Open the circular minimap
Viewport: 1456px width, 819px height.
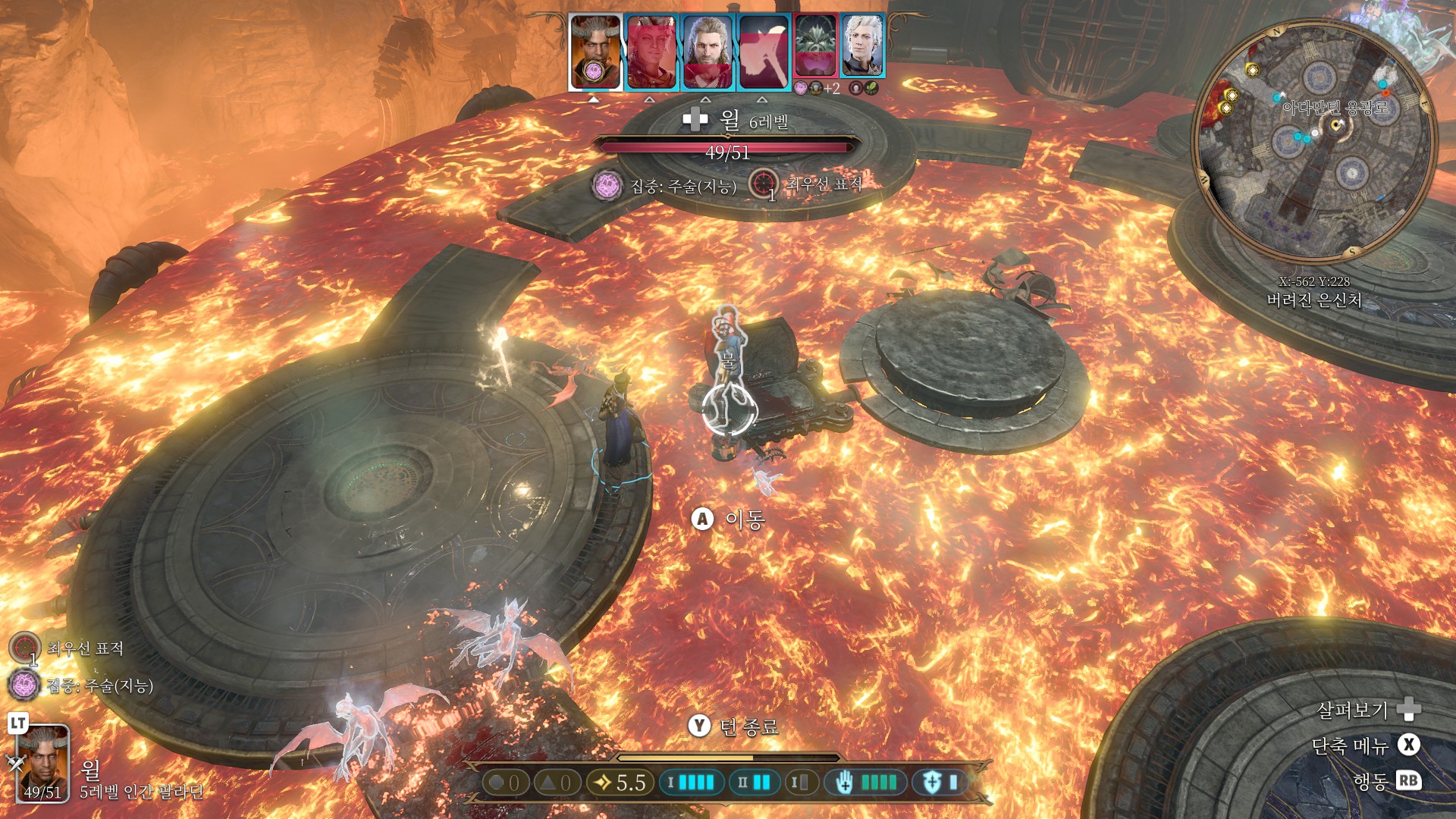(1314, 142)
